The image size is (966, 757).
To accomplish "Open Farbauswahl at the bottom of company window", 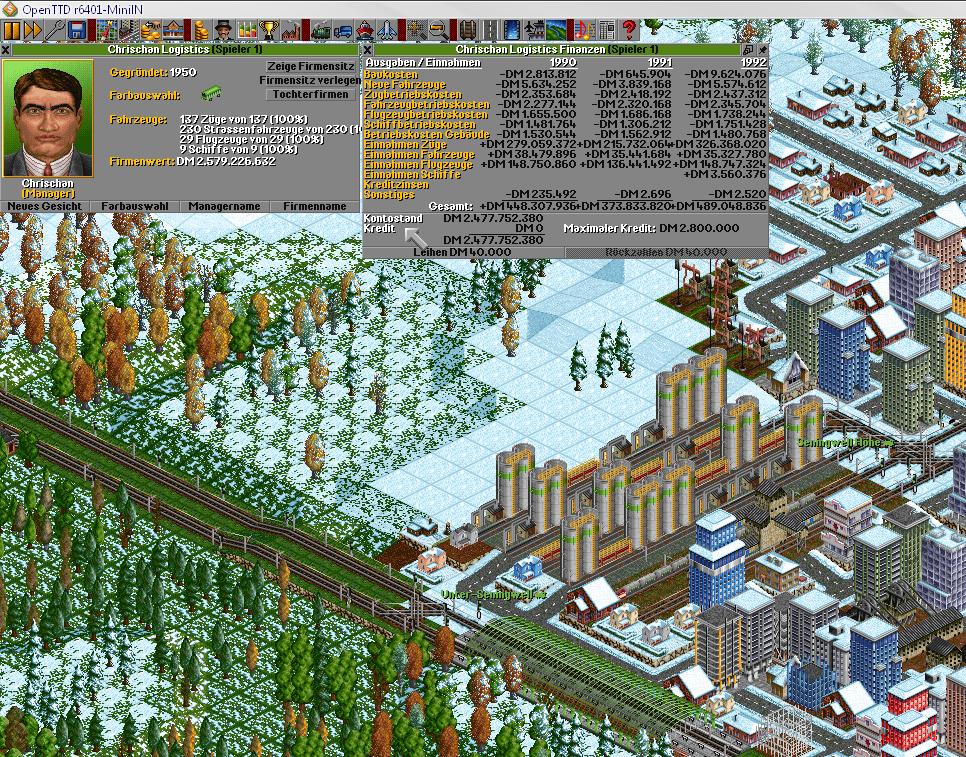I will click(x=136, y=206).
